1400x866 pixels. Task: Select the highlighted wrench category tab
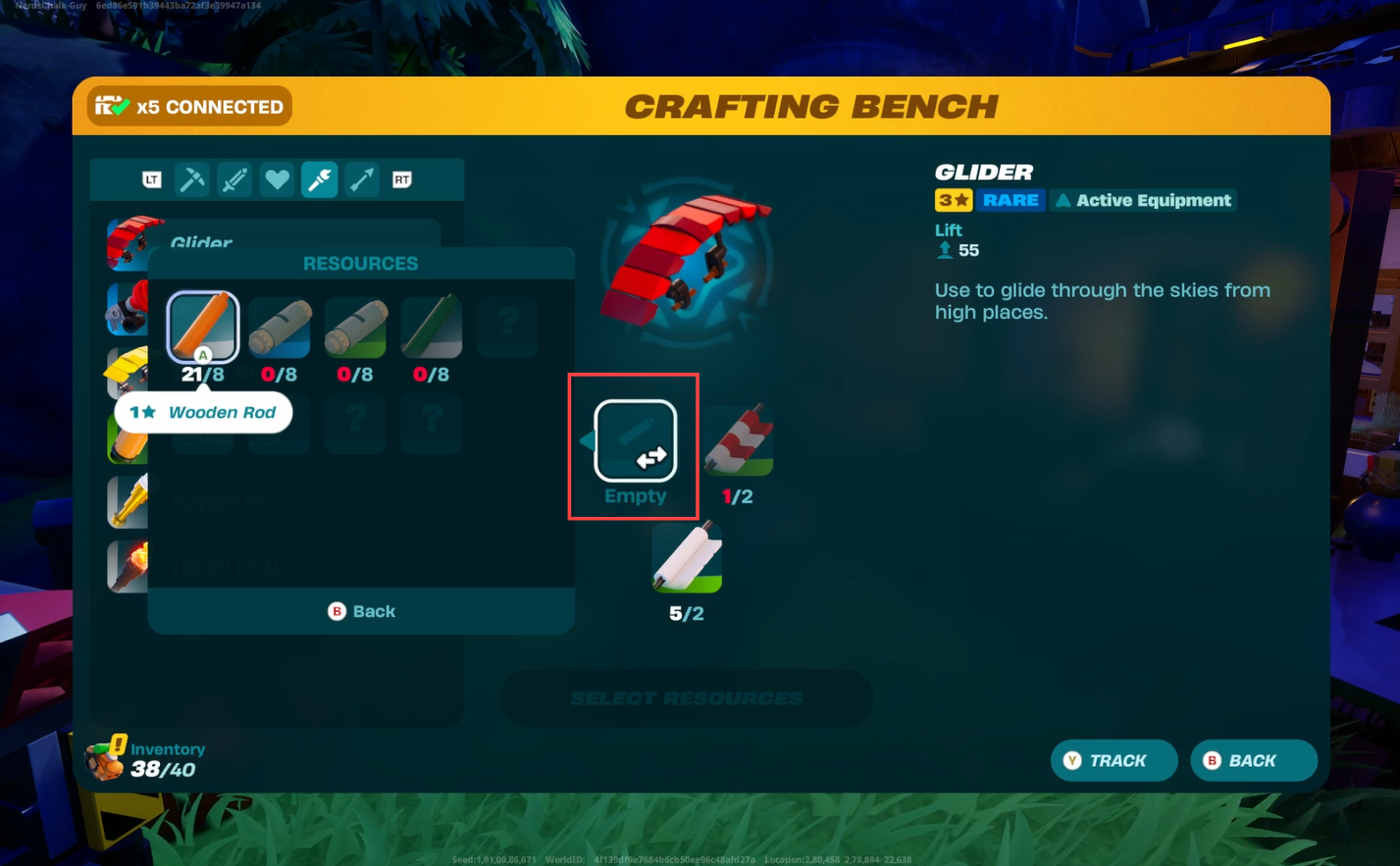click(x=320, y=179)
